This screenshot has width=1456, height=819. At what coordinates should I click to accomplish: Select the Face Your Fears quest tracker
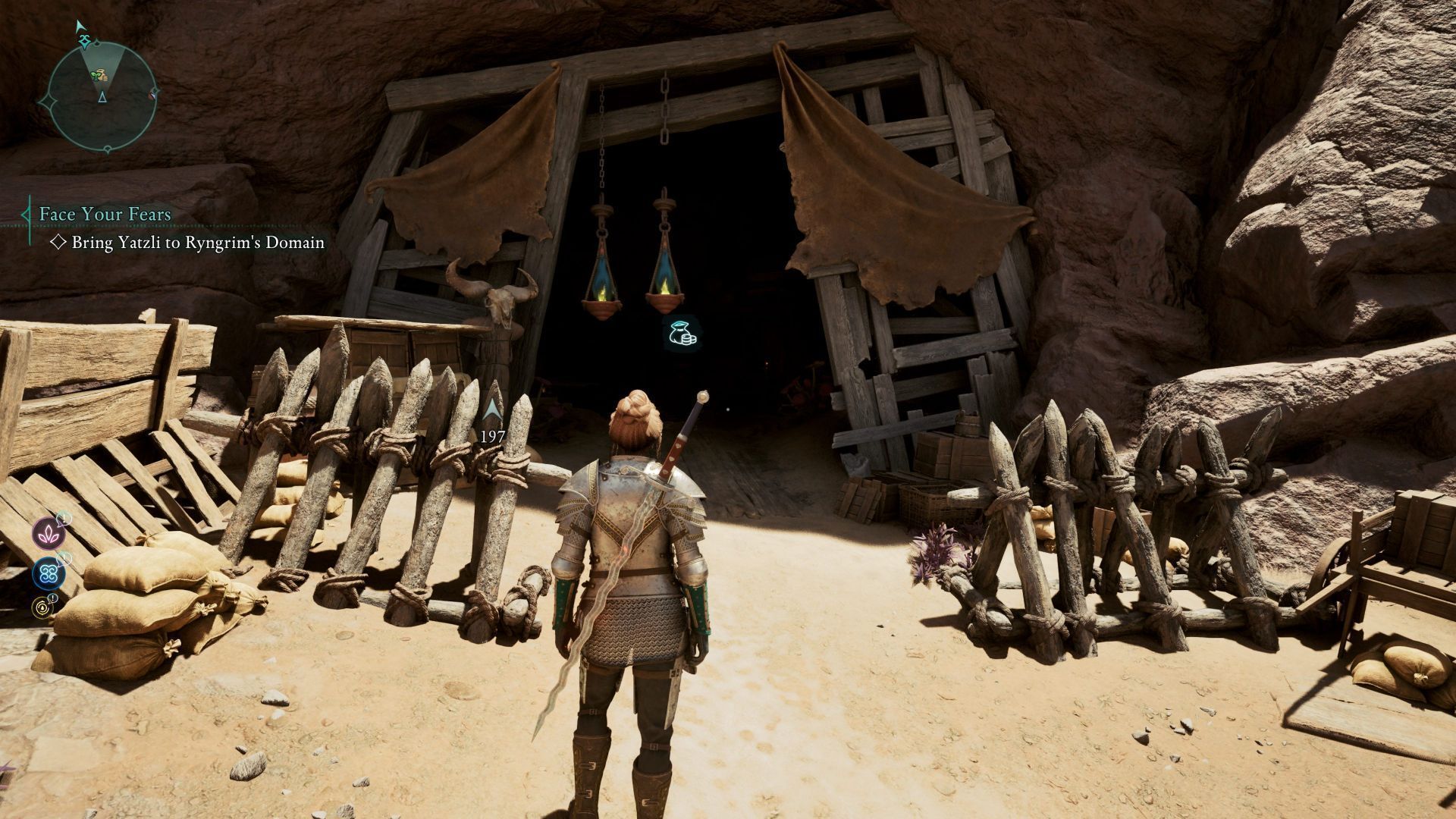(105, 215)
